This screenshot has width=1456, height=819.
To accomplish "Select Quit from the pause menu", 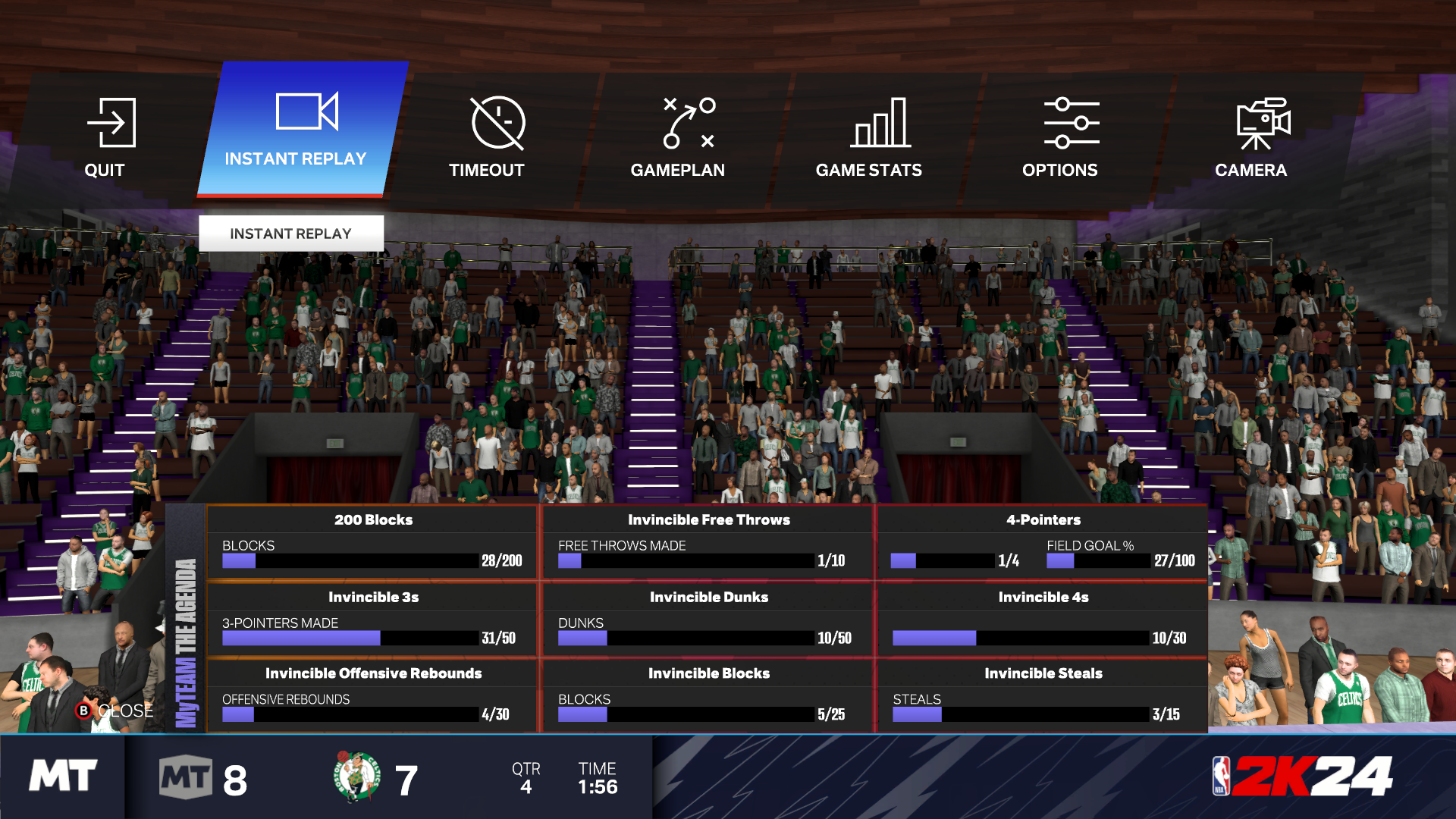I will pyautogui.click(x=106, y=138).
